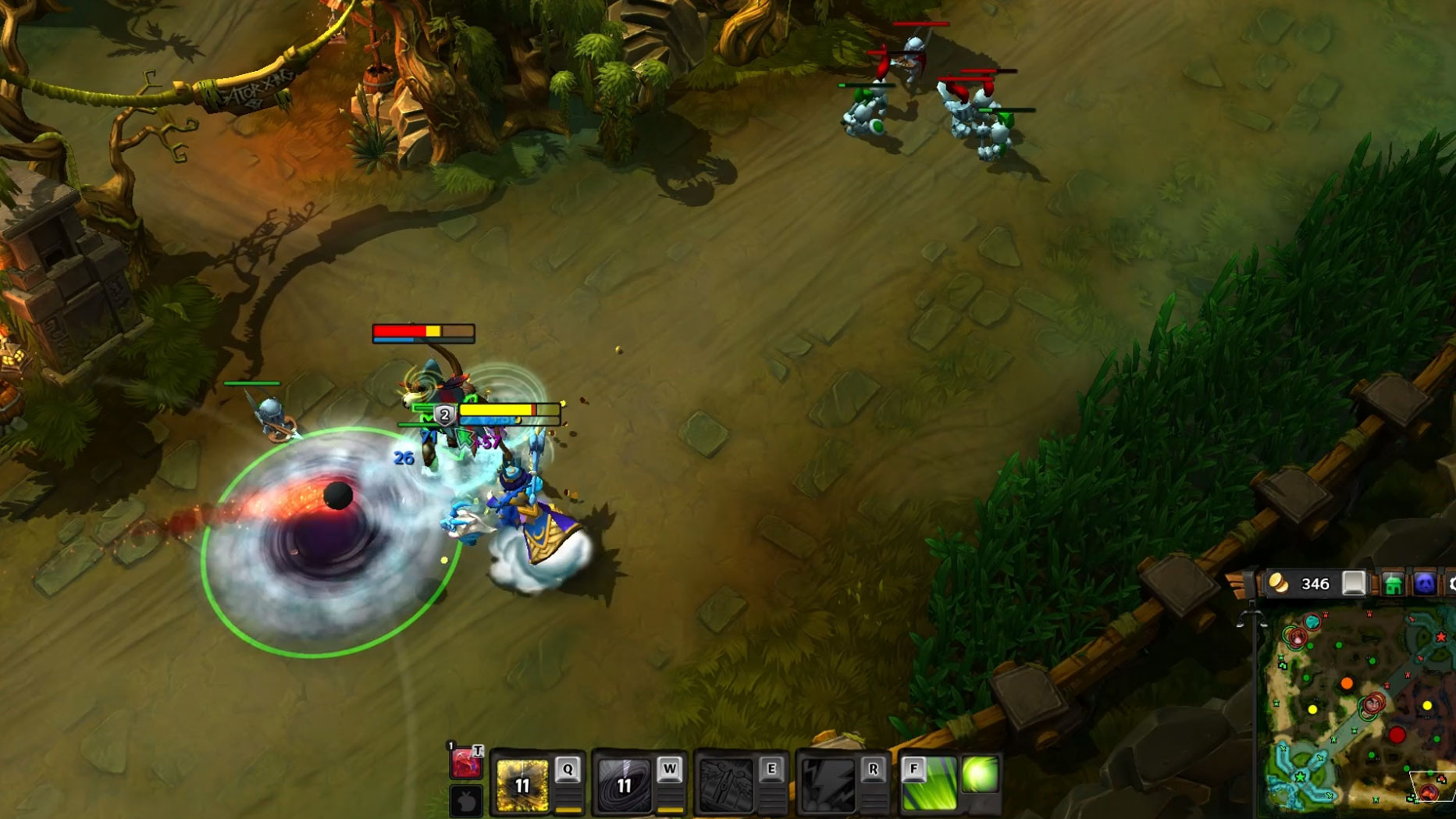Activate the glowing green orb skill

(x=981, y=774)
